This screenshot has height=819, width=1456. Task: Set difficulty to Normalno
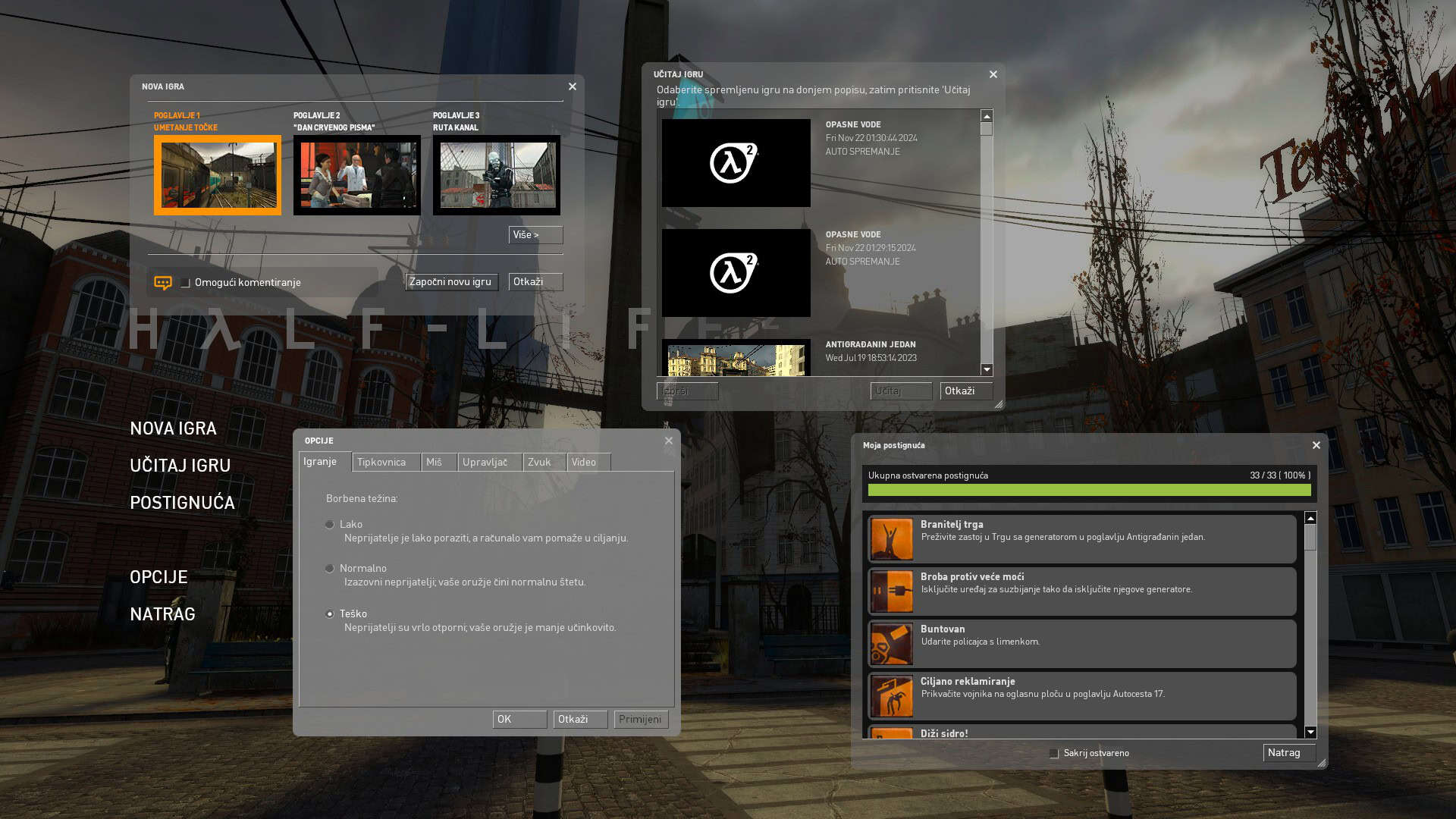330,569
